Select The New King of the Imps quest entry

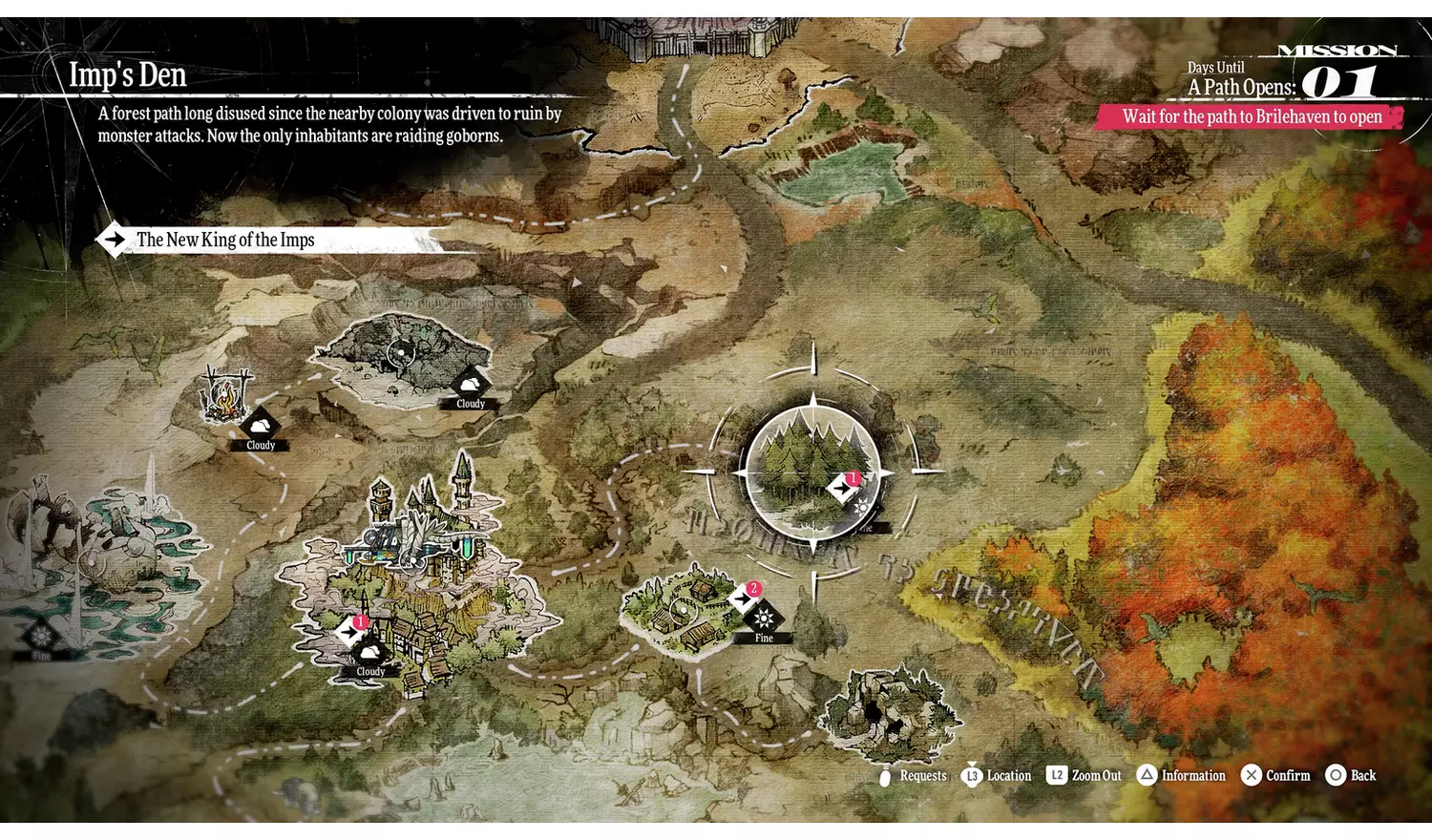[225, 240]
